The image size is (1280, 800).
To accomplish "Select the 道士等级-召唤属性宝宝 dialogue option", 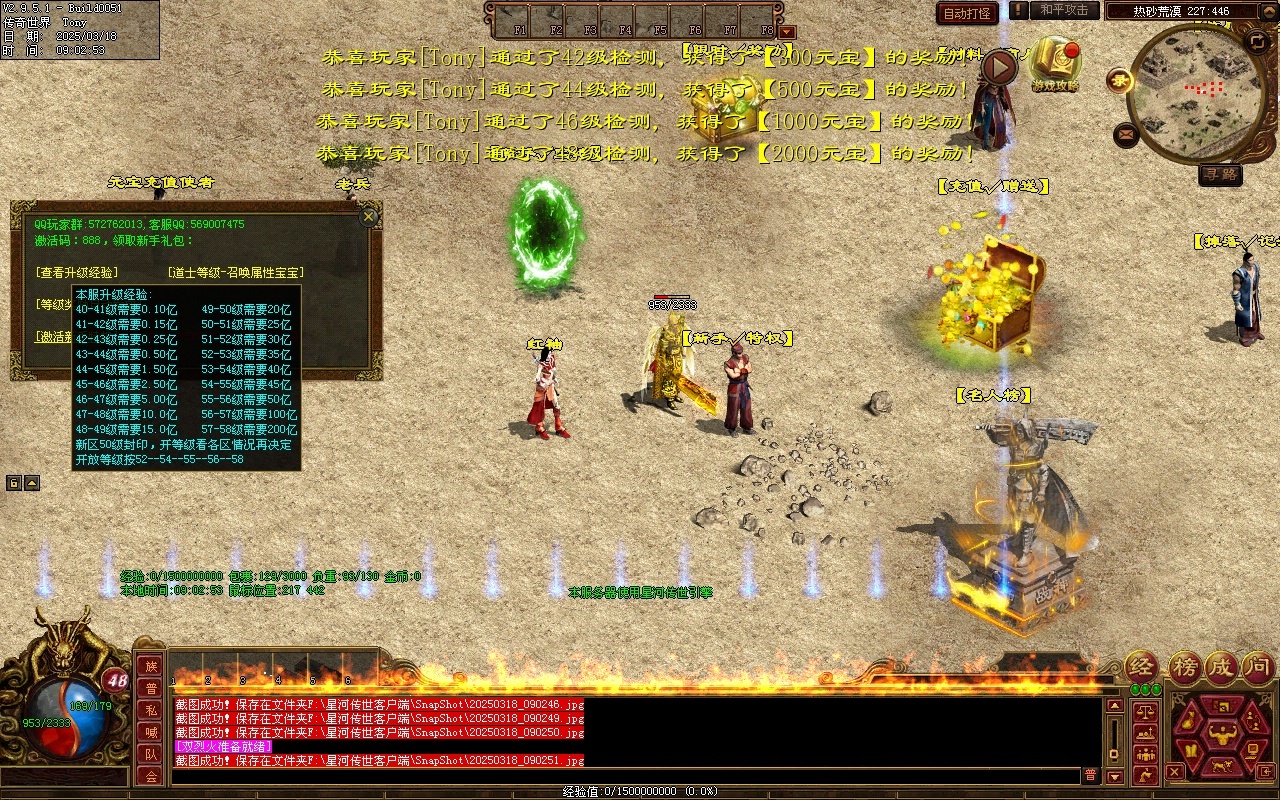I will 236,272.
